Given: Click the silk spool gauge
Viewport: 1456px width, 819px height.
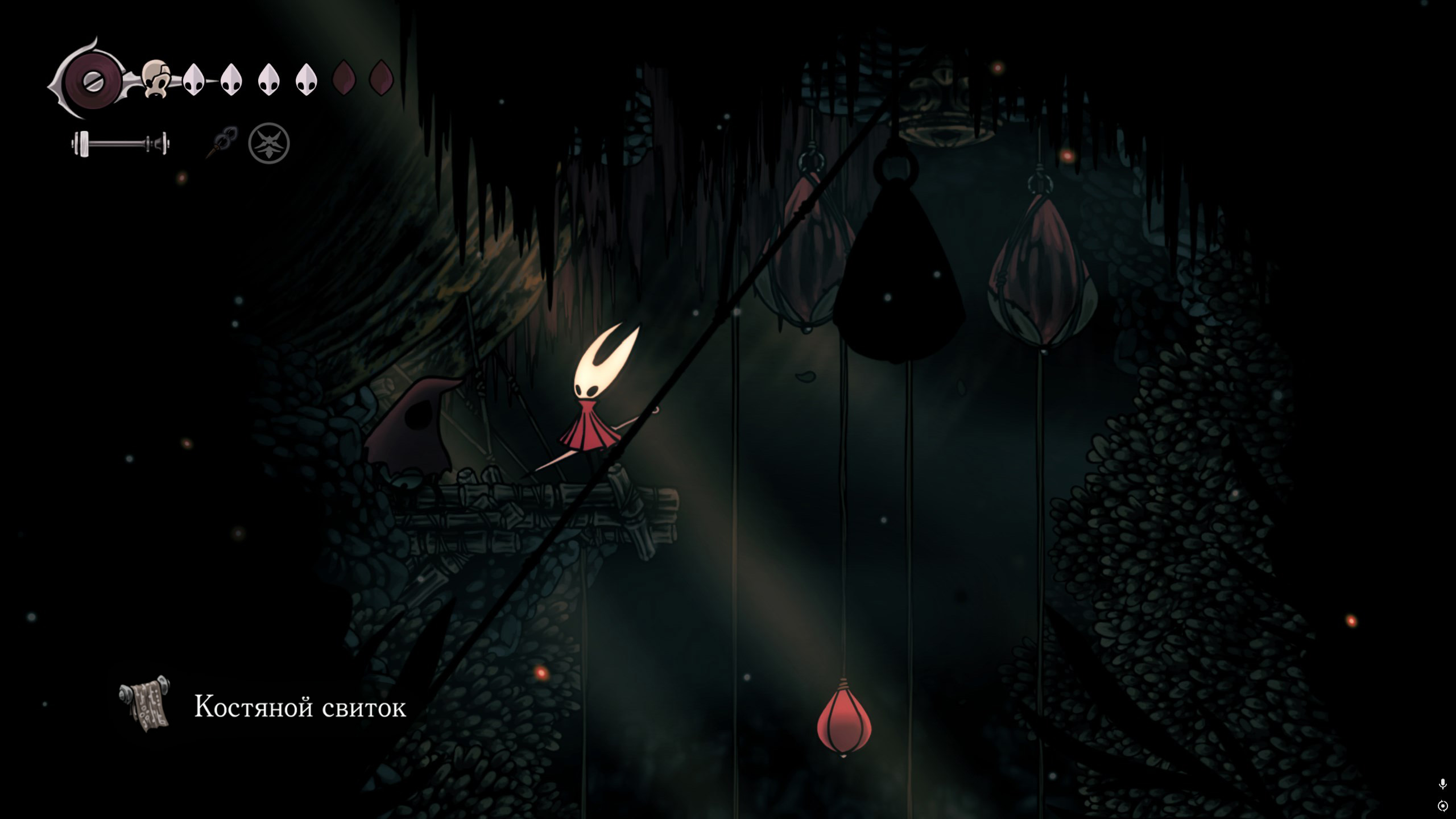Looking at the screenshot, I should (91, 80).
